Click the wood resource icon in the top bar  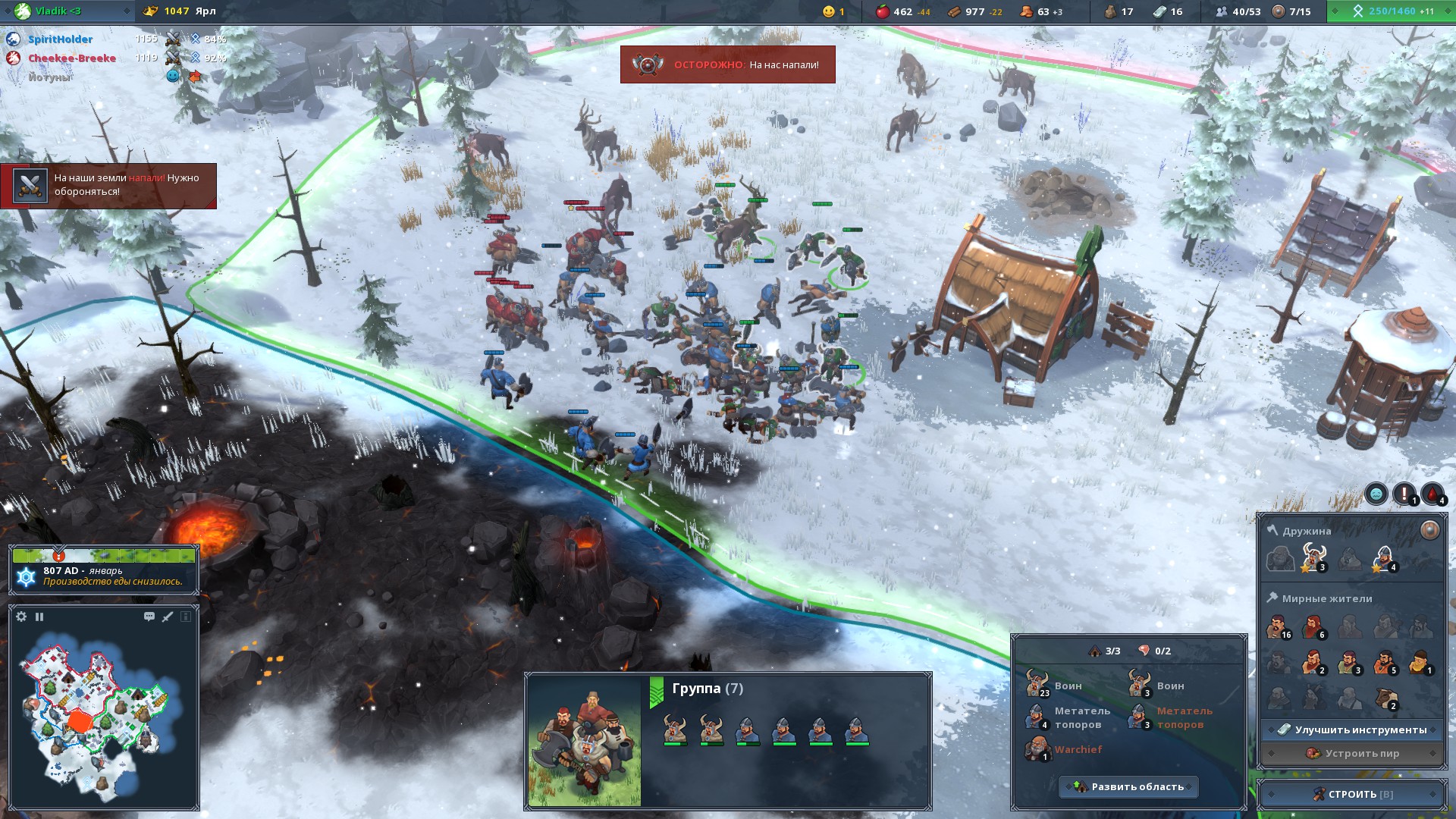952,11
